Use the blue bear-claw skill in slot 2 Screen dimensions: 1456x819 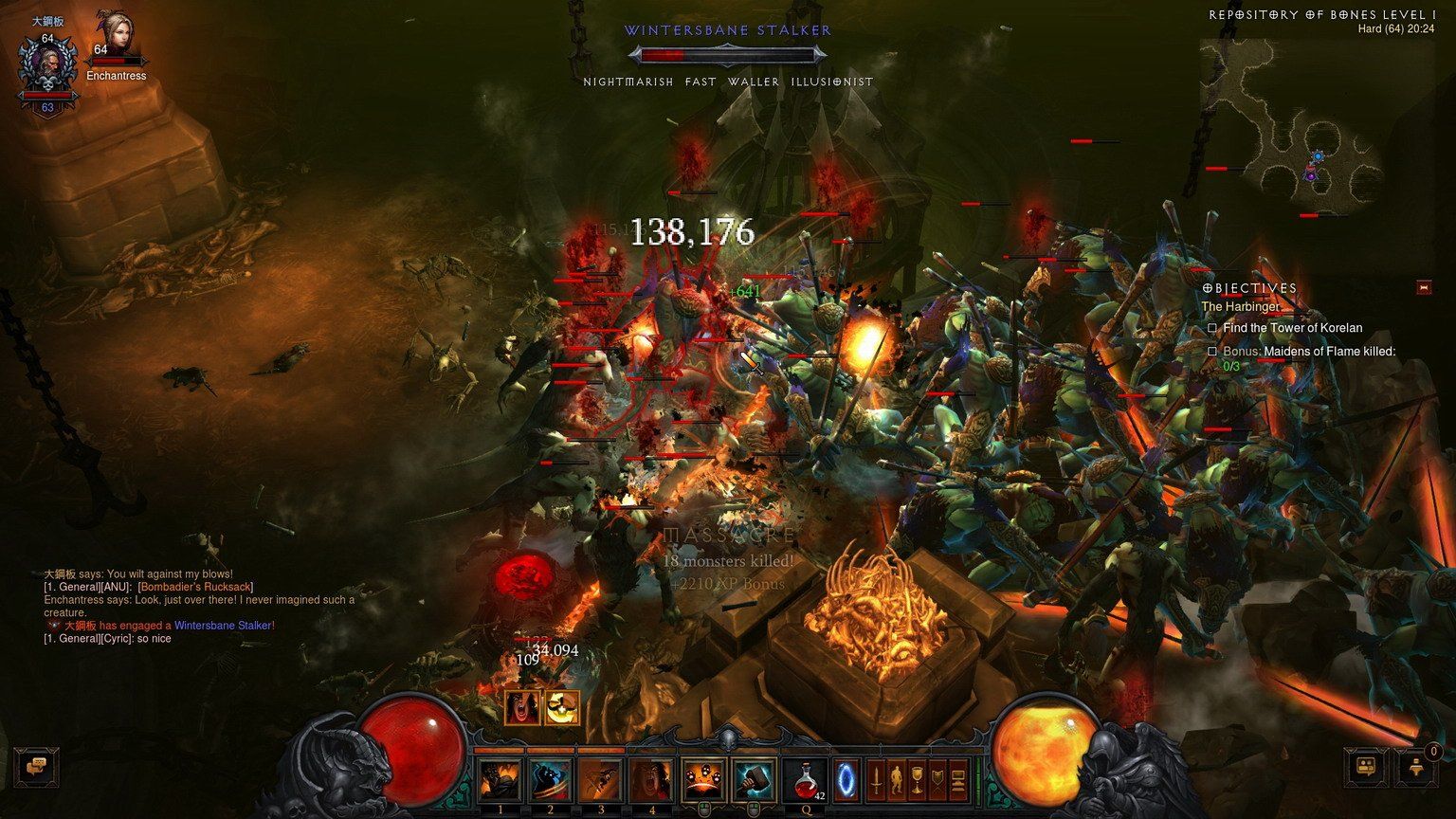click(550, 780)
